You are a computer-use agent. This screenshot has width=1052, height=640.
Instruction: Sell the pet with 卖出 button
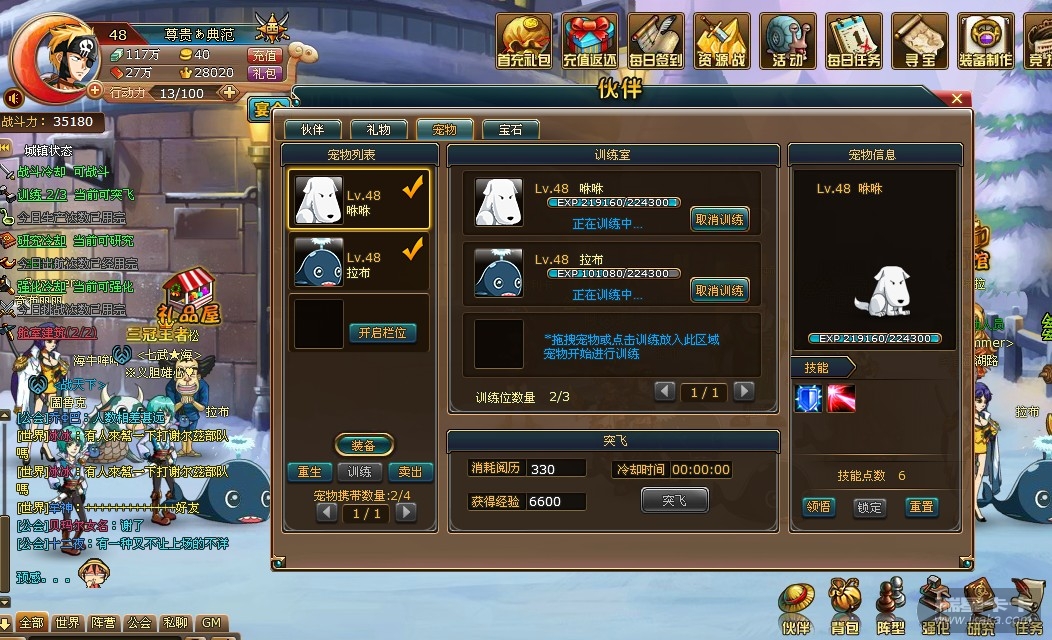pos(410,472)
